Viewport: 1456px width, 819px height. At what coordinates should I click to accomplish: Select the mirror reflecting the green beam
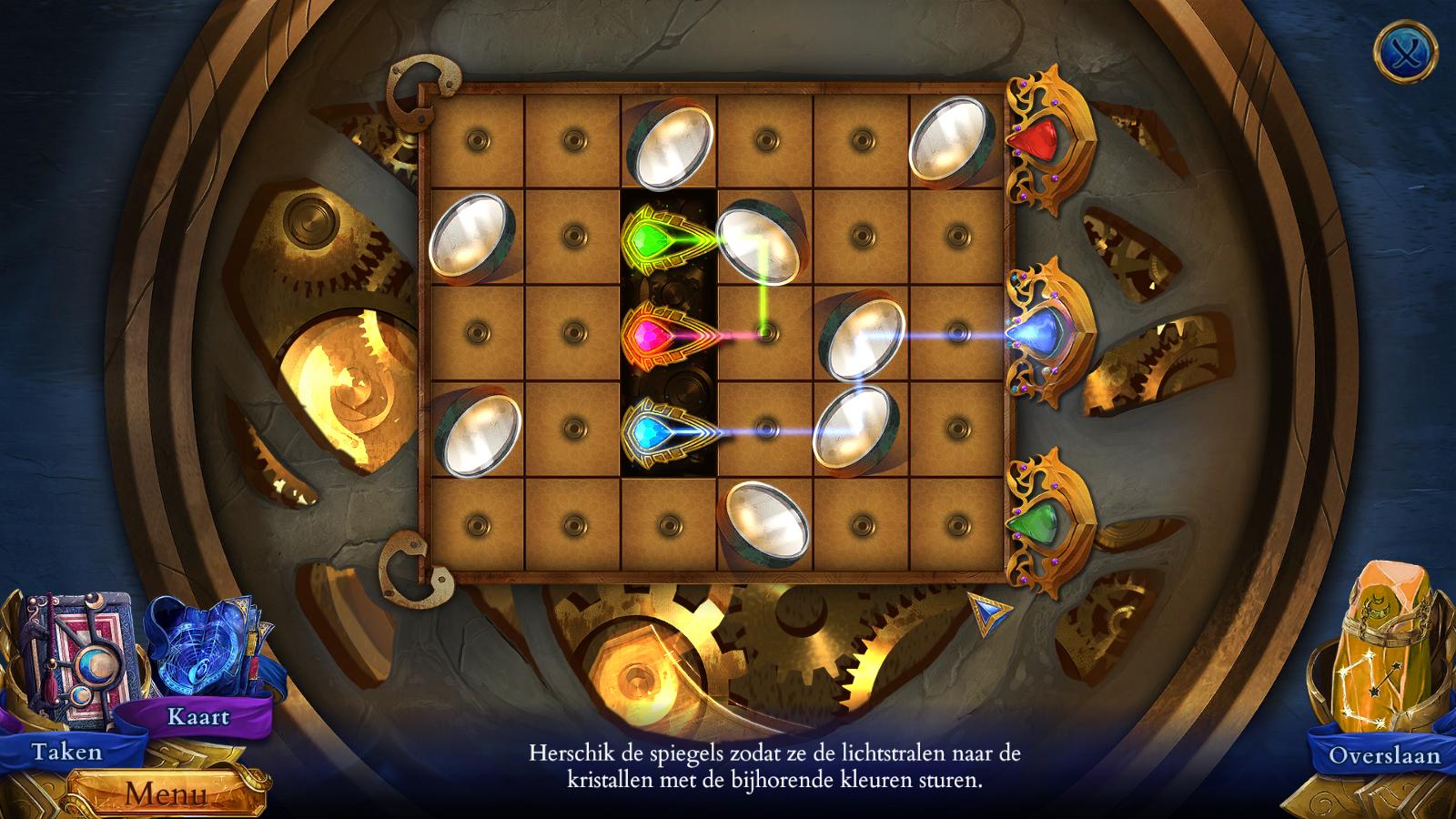tap(757, 241)
